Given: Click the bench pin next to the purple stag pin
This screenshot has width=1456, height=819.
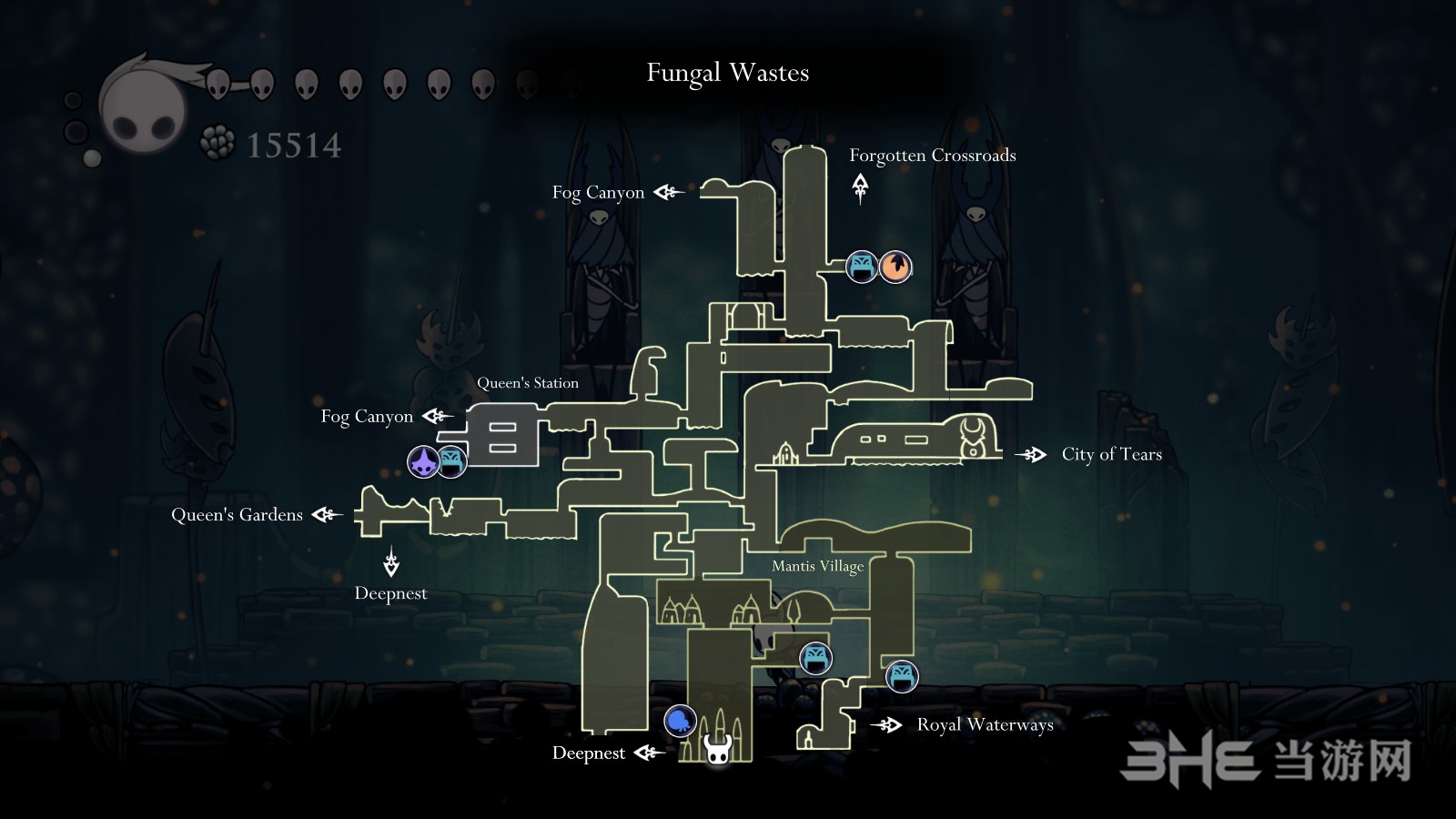Looking at the screenshot, I should 452,461.
